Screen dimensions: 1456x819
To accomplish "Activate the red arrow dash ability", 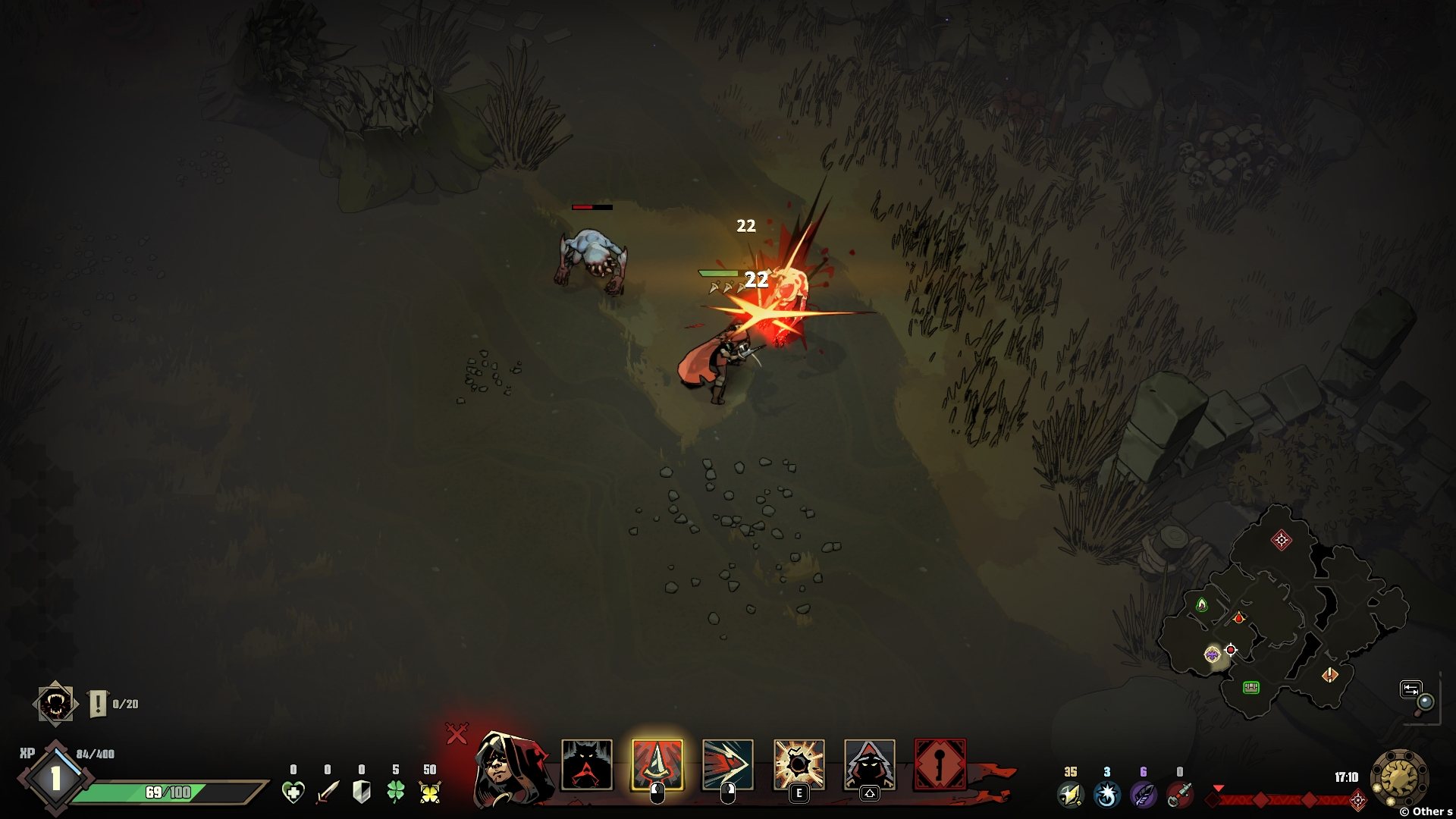I will tap(727, 764).
